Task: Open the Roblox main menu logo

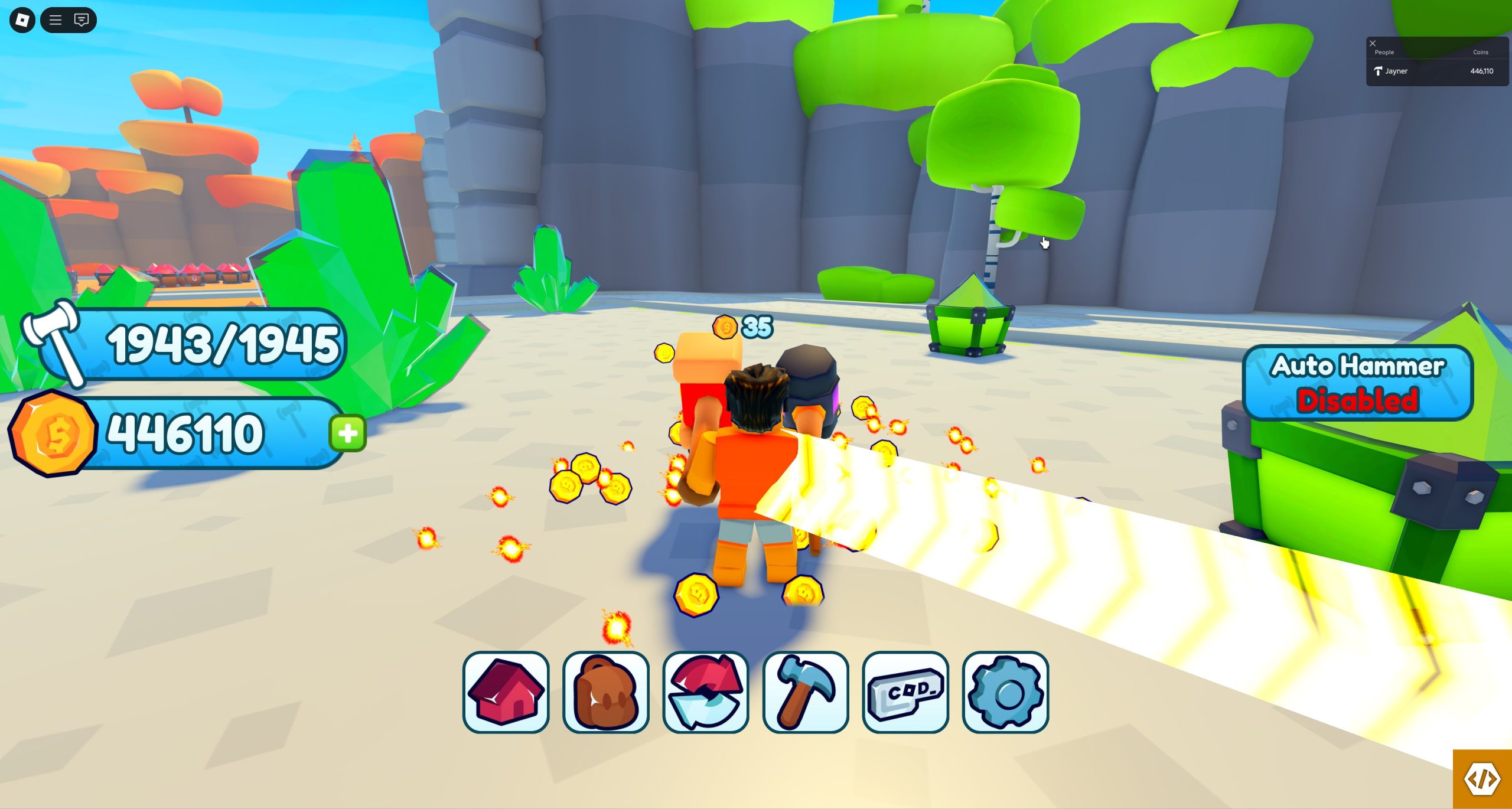Action: click(22, 20)
